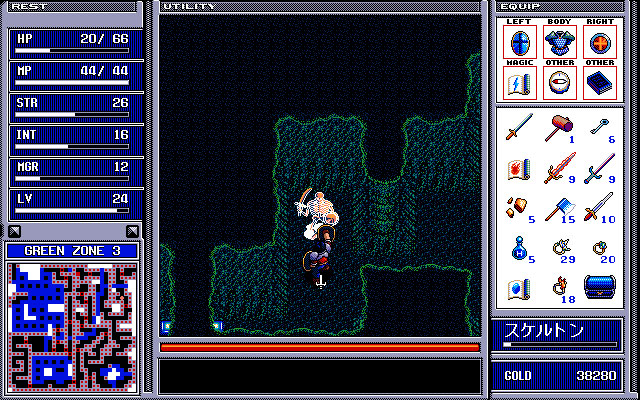Select the blue book in the OTHER slot
The image size is (640, 400).
(x=599, y=83)
